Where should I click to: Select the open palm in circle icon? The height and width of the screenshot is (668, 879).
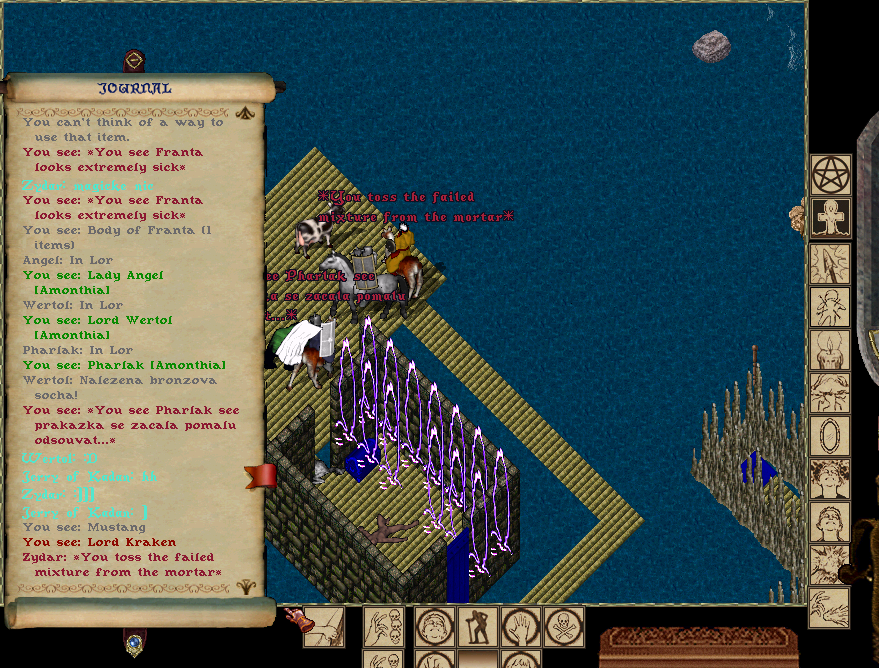coord(521,627)
